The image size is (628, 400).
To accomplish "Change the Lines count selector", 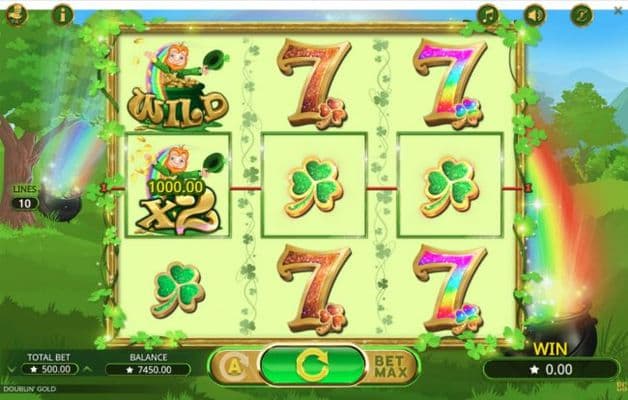I will tap(23, 203).
